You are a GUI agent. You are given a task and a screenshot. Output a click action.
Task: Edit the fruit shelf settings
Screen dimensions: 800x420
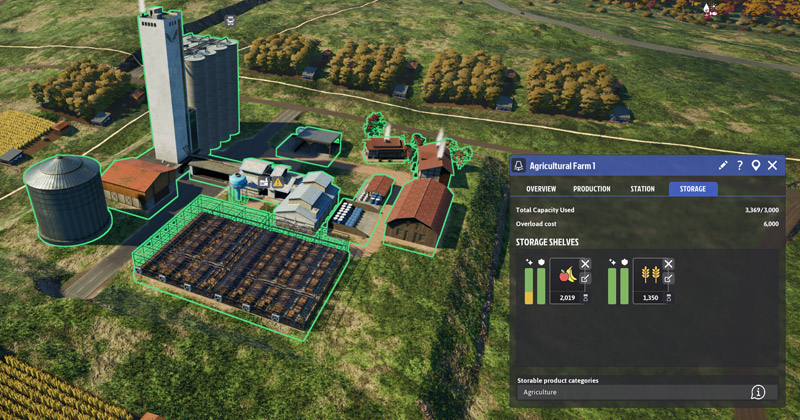click(x=585, y=279)
